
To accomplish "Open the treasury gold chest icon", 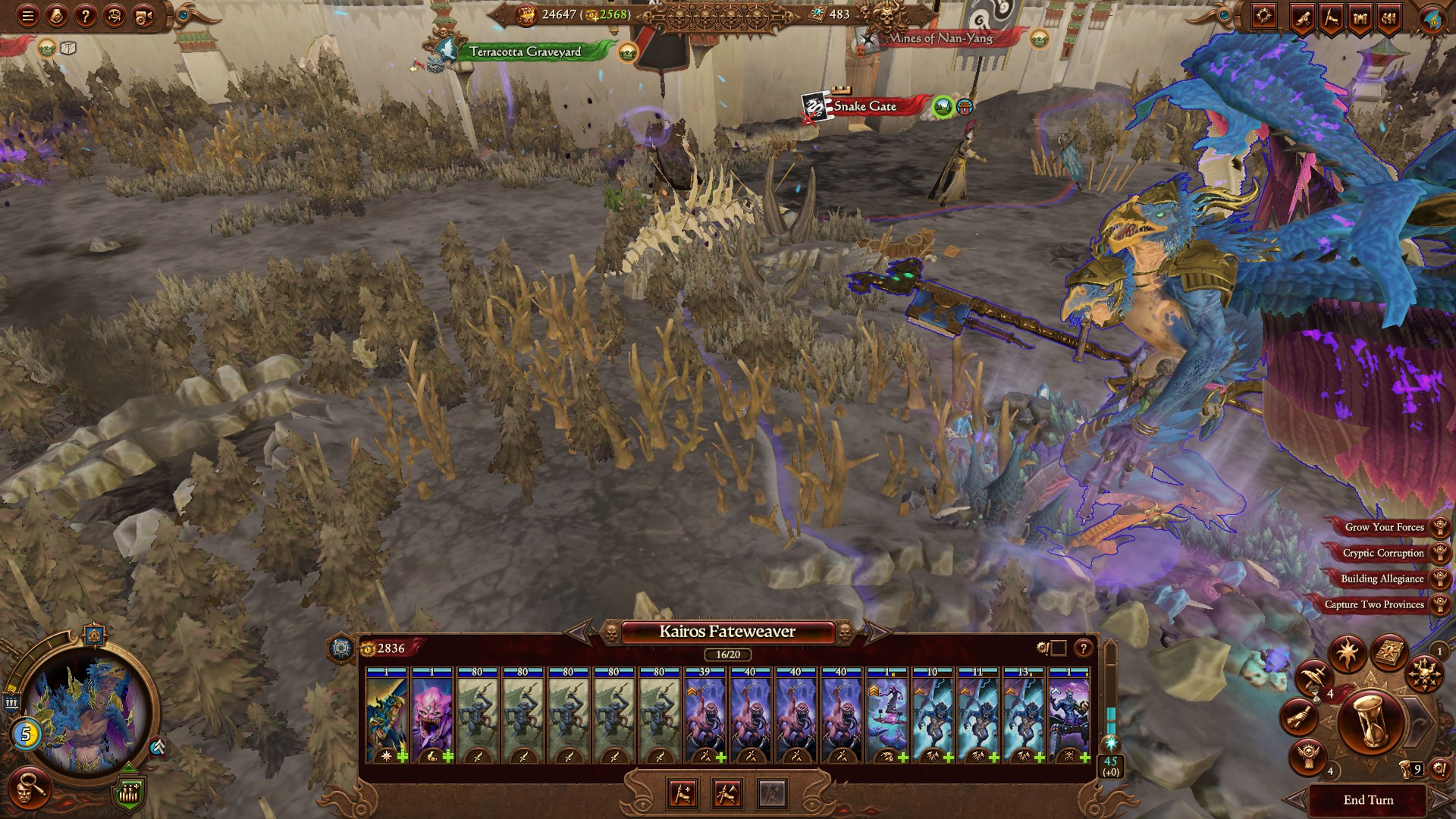I will (526, 14).
